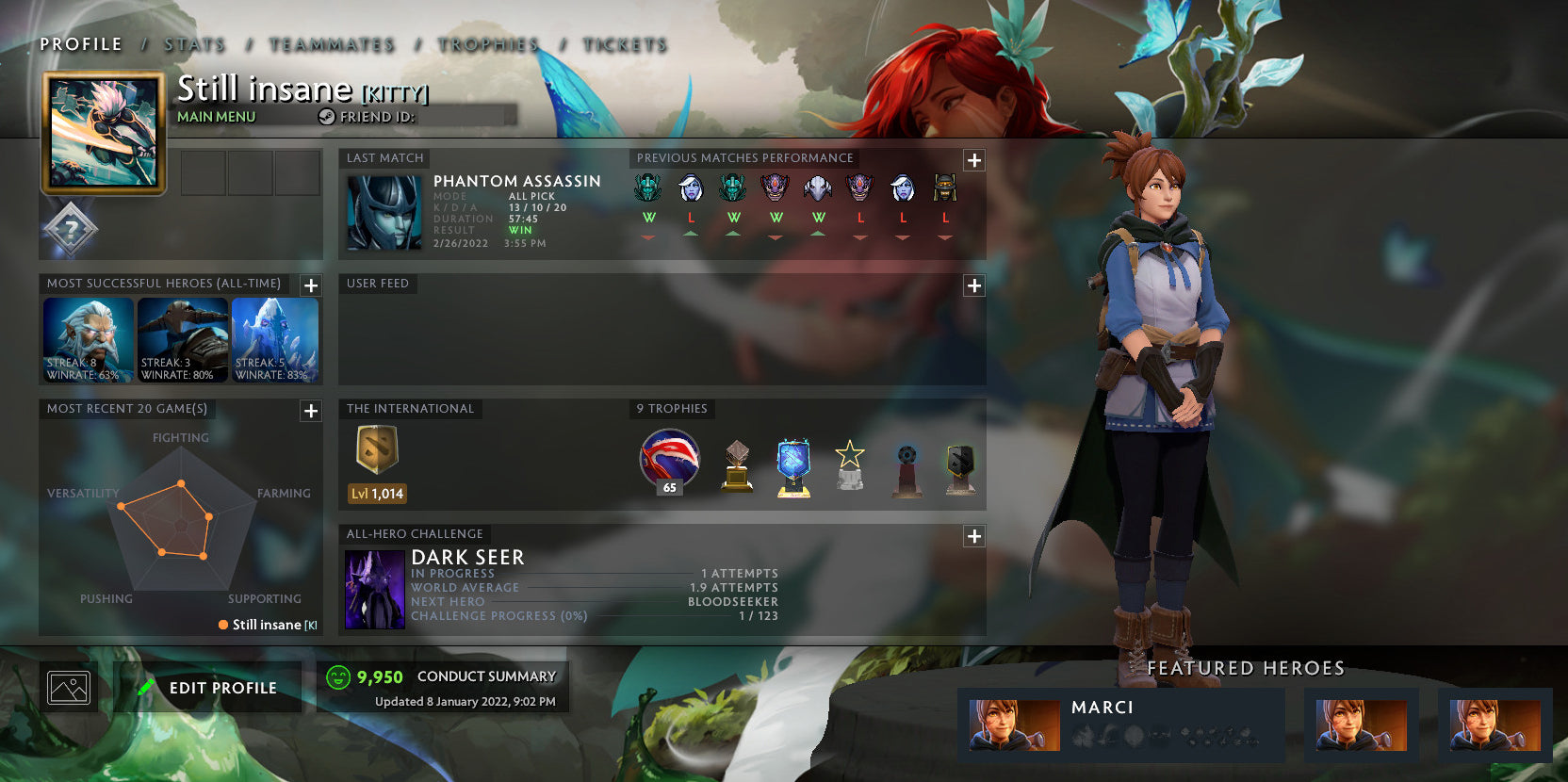The image size is (1568, 782).
Task: Return to the MAIN MENU
Action: 215,117
